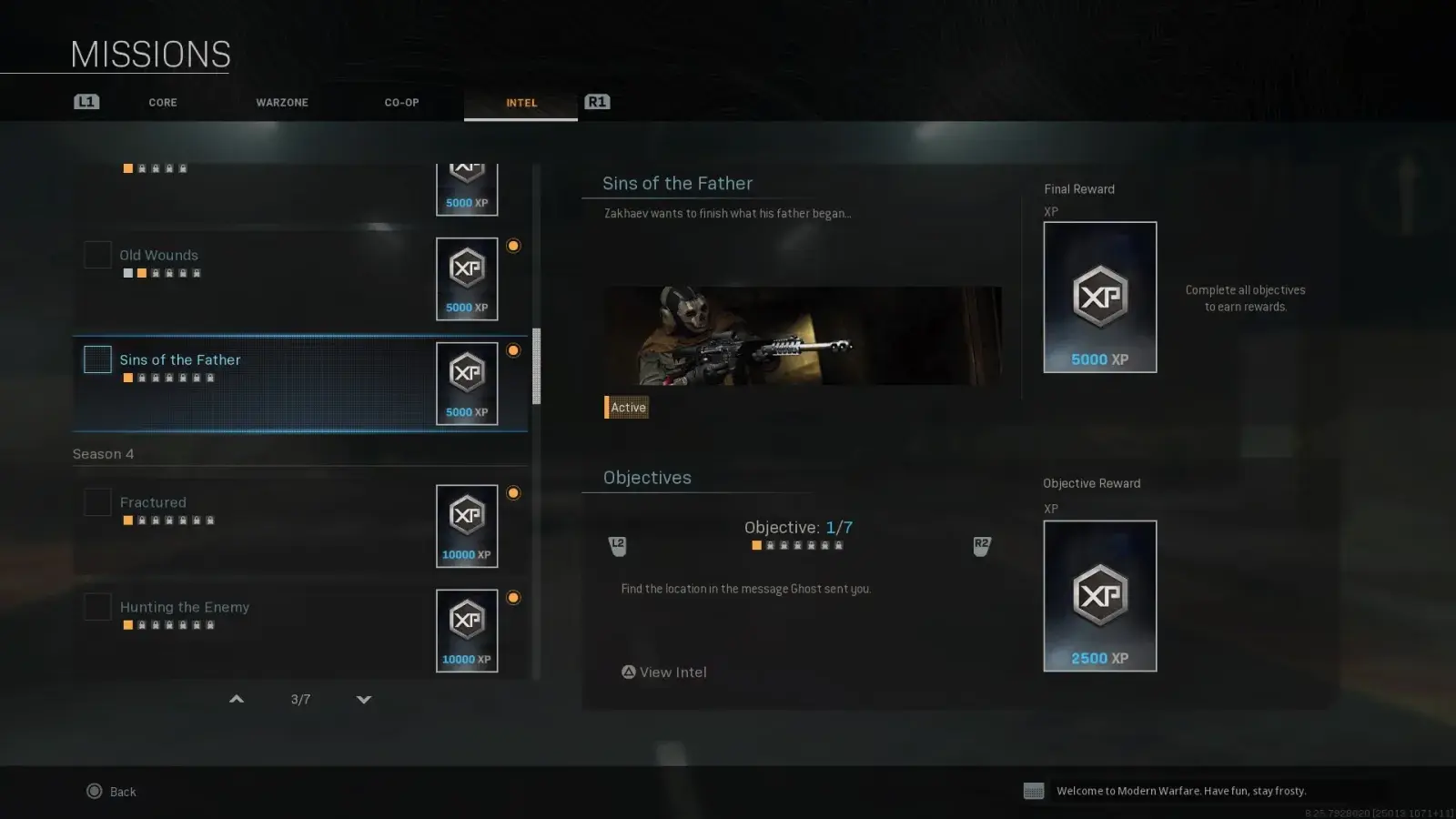The image size is (1456, 819).
Task: Switch to the Core missions tab
Action: coord(163,103)
